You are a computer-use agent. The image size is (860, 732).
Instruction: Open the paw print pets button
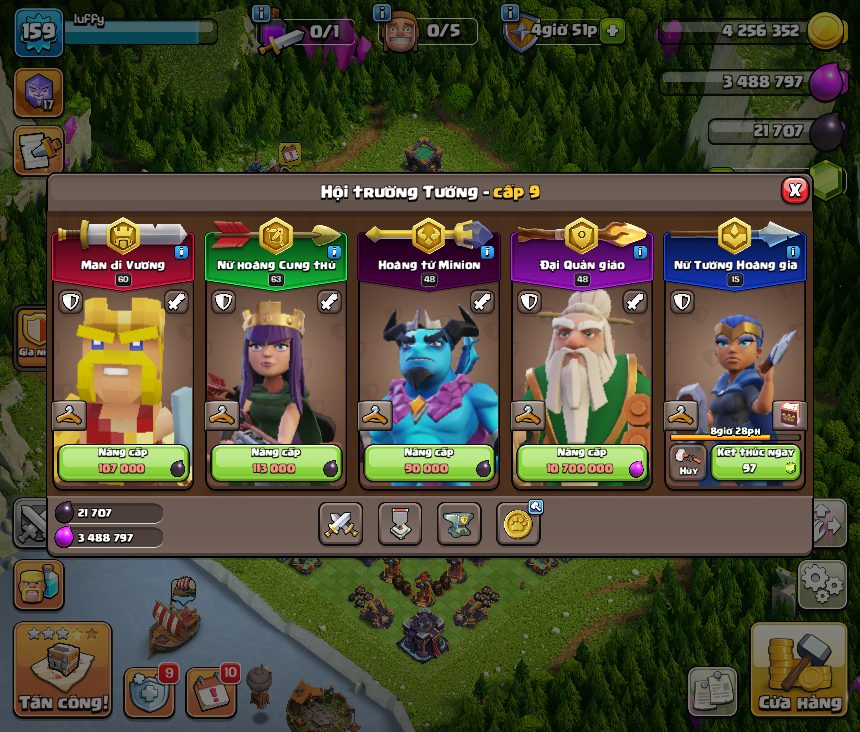[x=518, y=523]
